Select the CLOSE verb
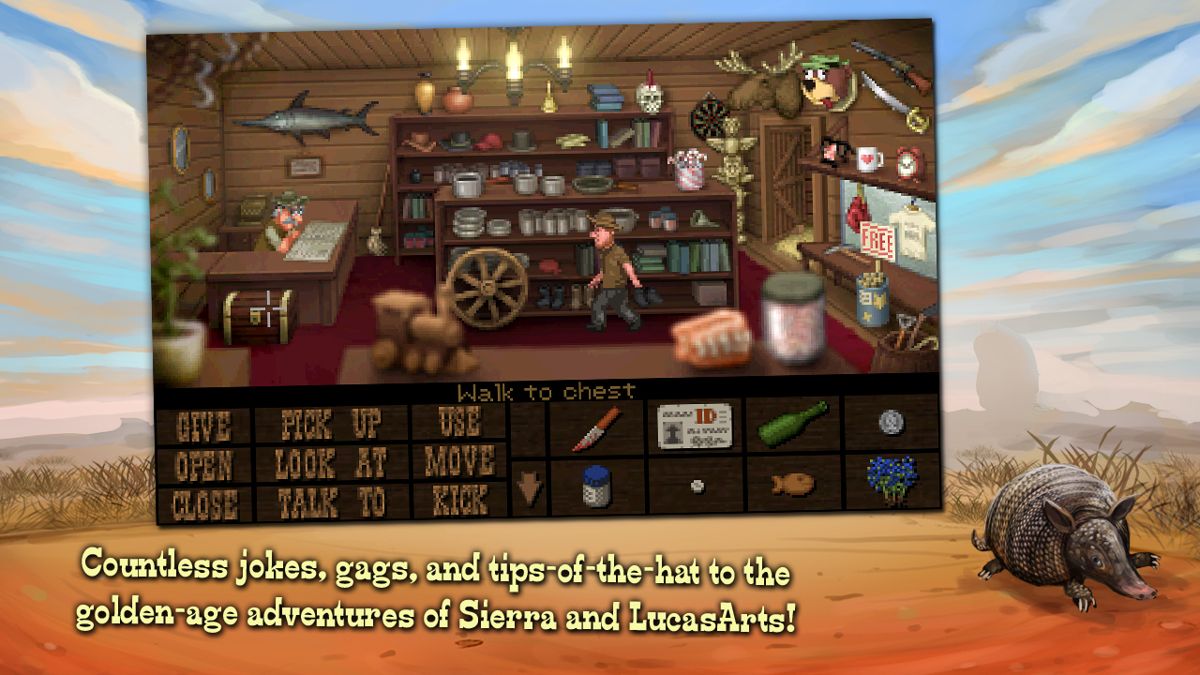1200x675 pixels. click(203, 503)
